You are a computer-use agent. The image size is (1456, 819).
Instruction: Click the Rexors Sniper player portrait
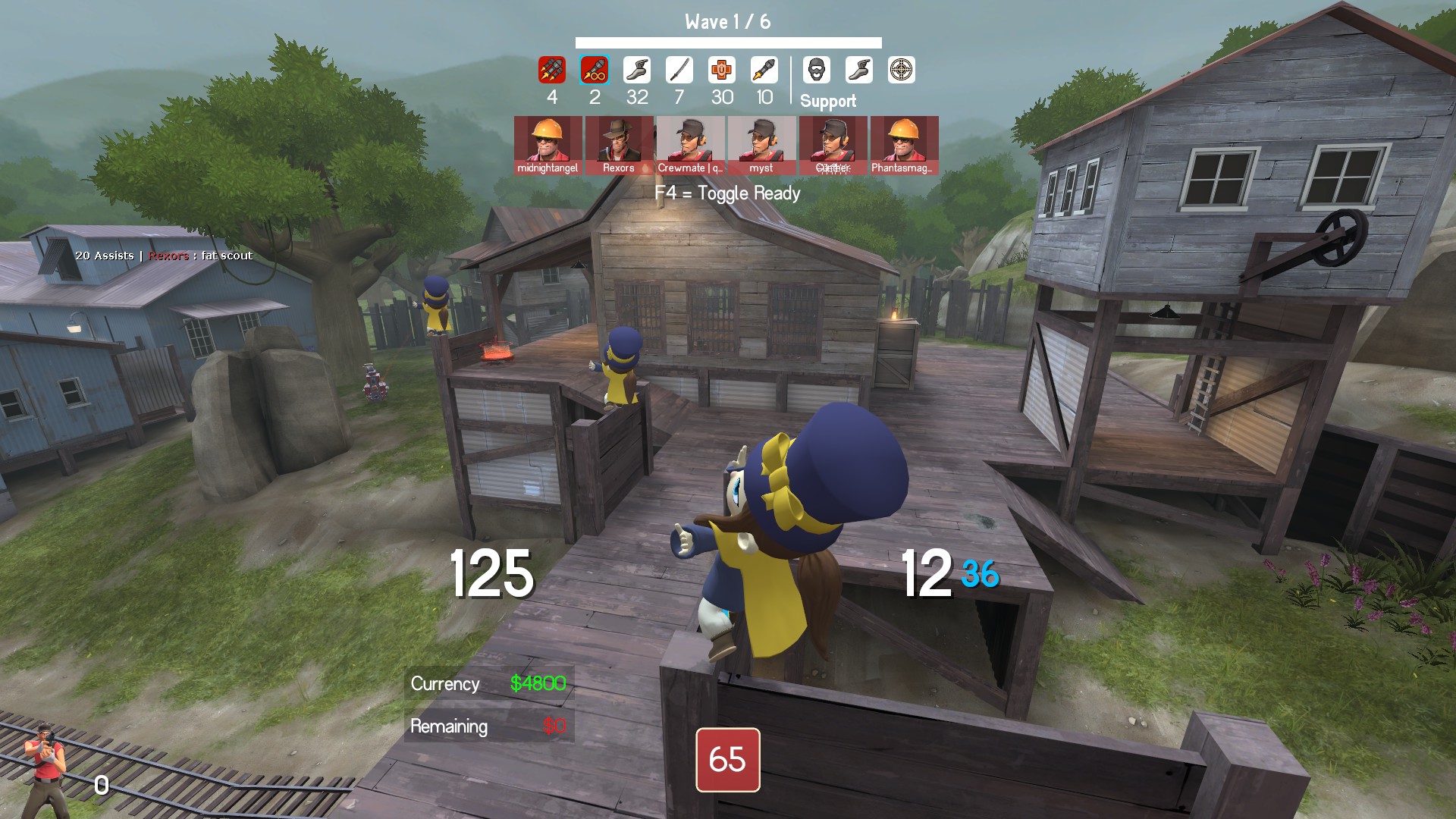tap(619, 145)
